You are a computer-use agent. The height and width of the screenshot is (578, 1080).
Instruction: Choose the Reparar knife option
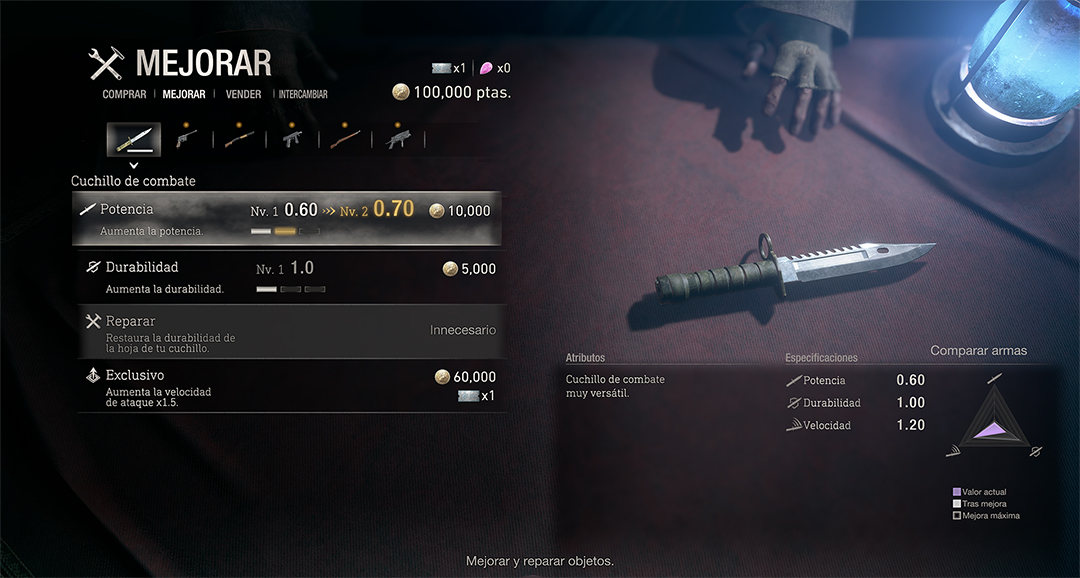coord(287,332)
